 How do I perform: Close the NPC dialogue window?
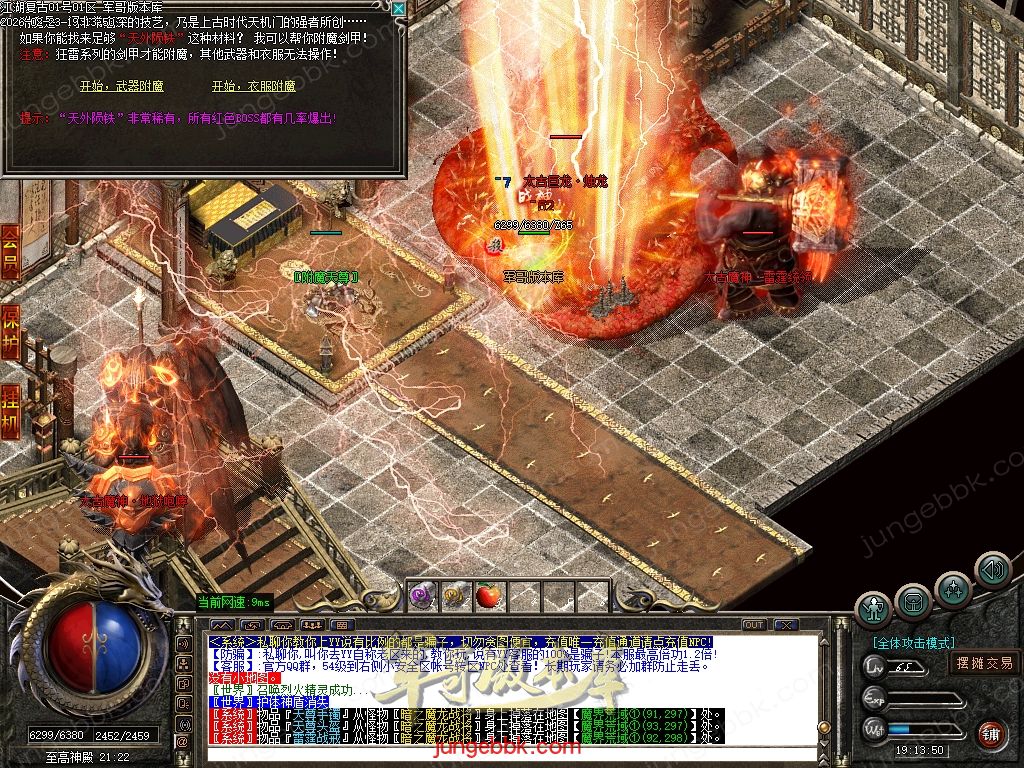(x=398, y=9)
